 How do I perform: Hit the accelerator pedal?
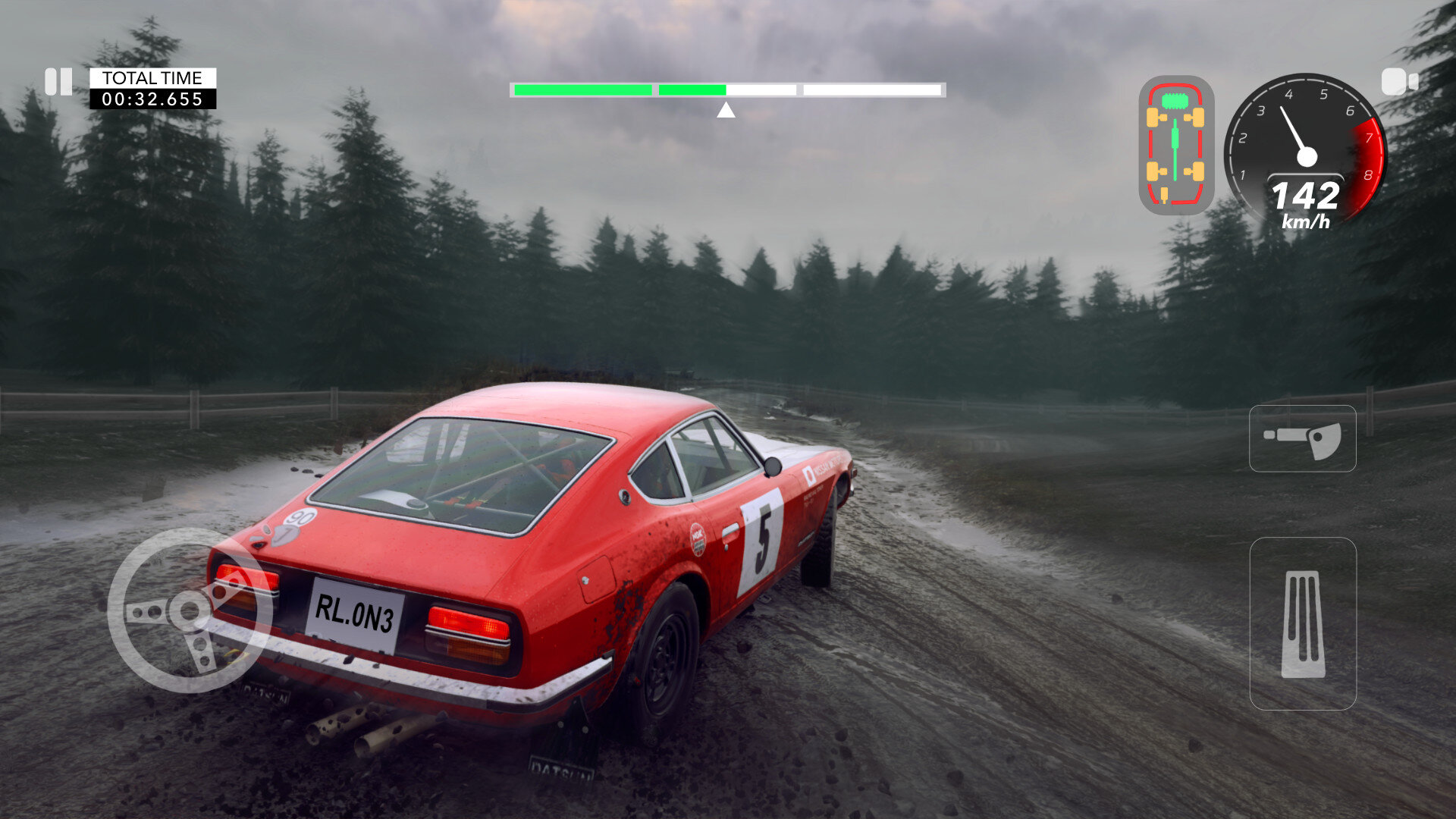[1303, 623]
